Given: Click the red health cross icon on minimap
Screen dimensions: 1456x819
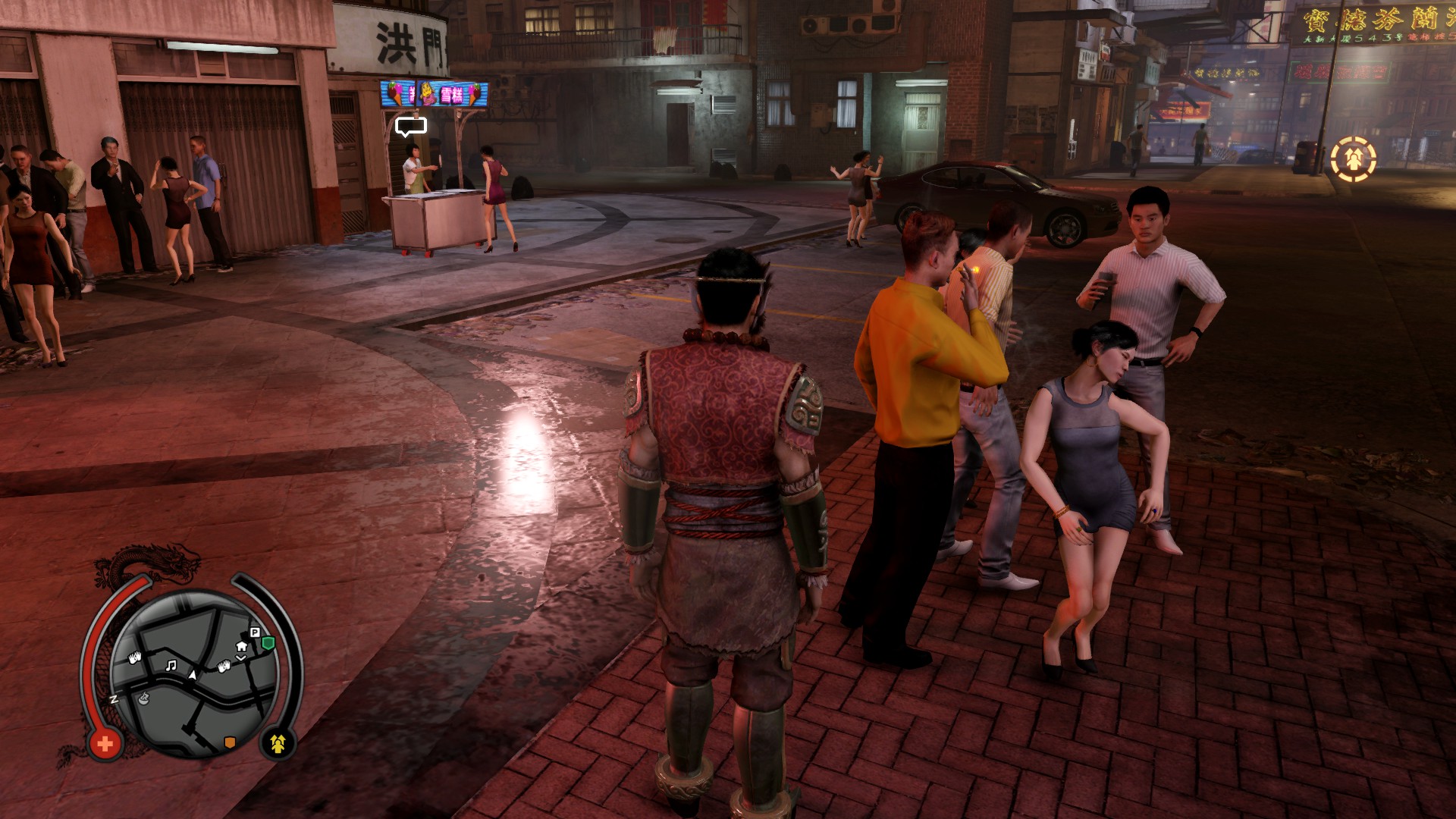Looking at the screenshot, I should click(104, 743).
